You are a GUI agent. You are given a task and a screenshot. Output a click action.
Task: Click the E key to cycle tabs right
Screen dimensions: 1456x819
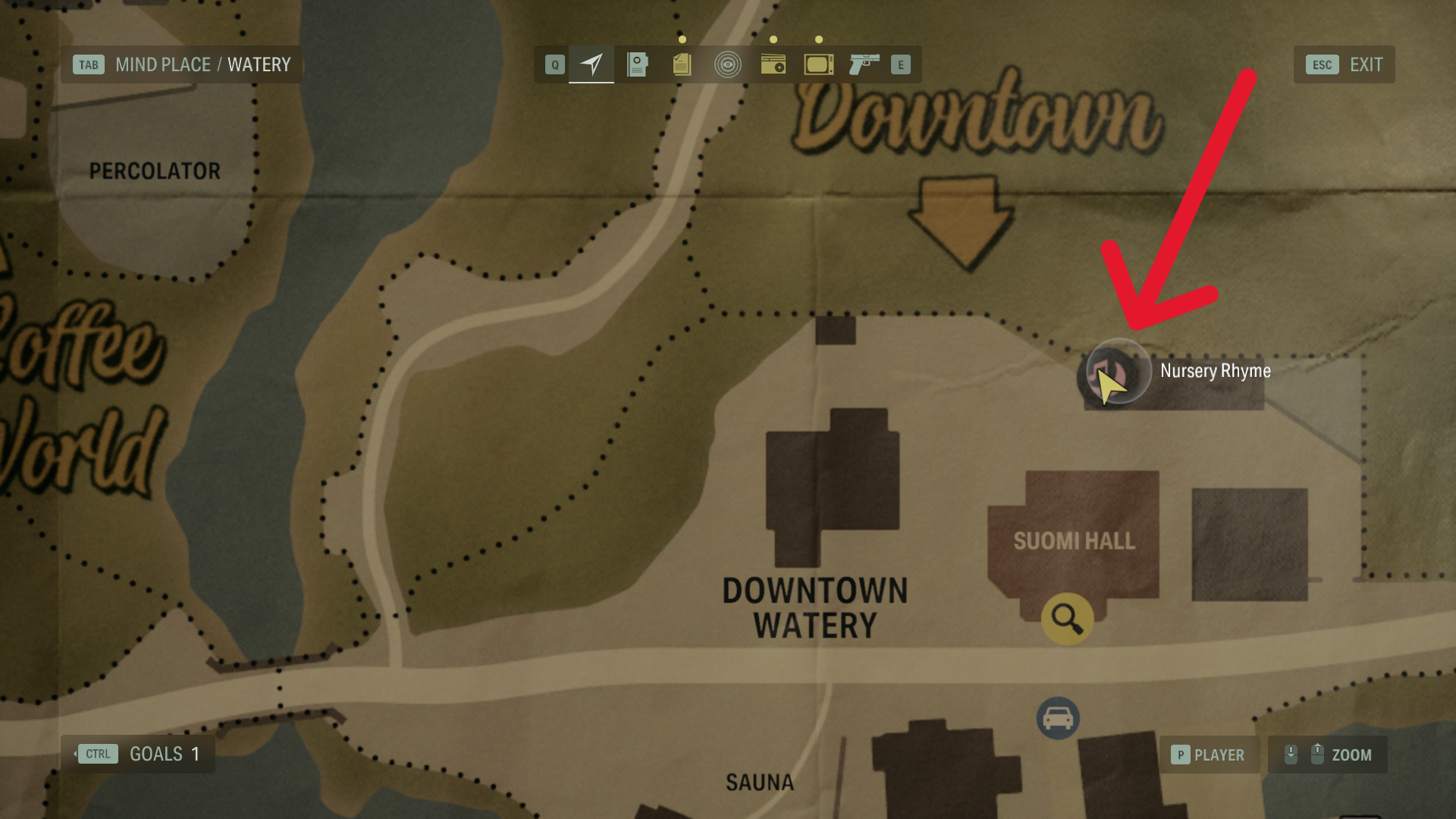[901, 64]
